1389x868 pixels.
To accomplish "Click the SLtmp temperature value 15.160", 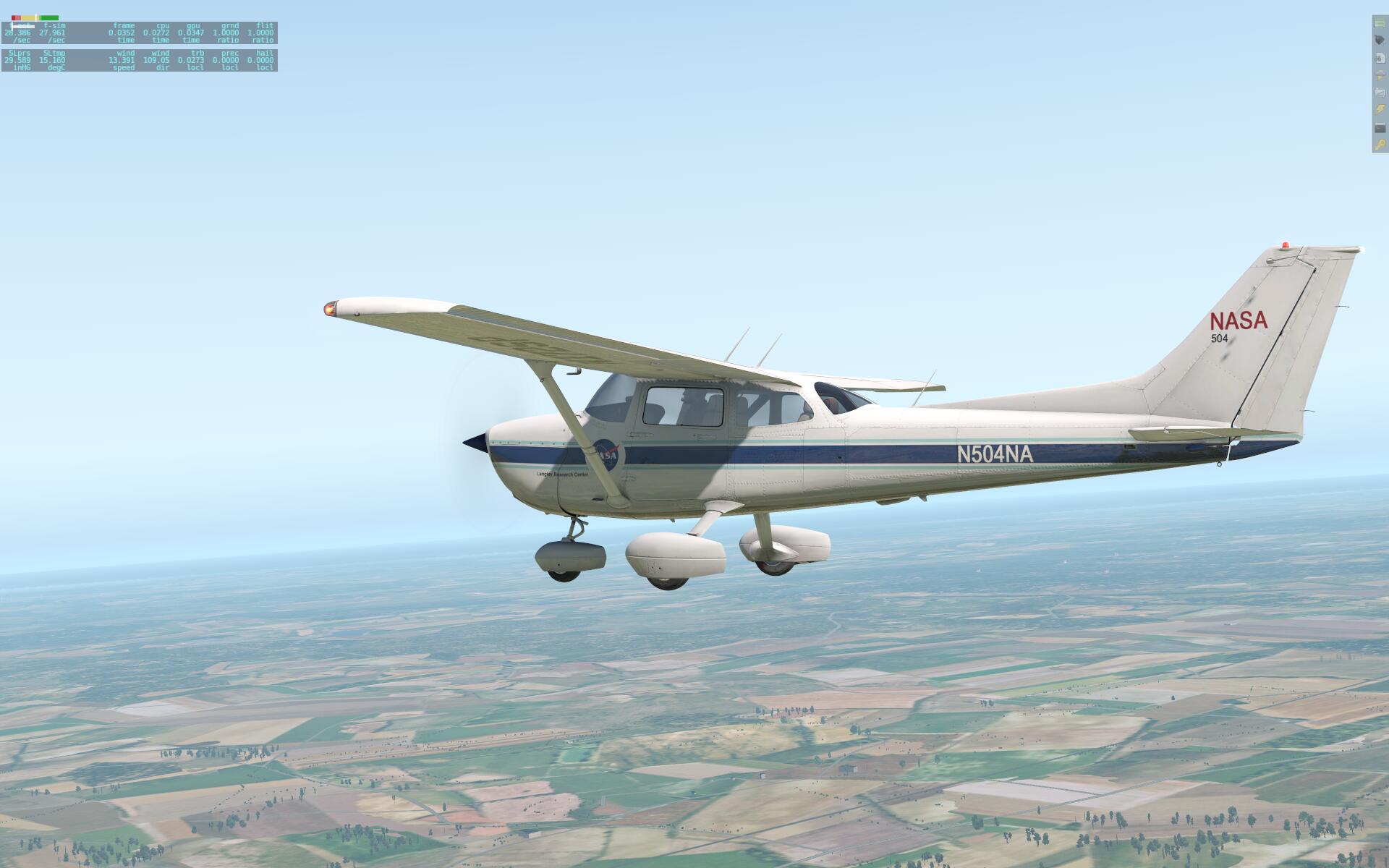I will coord(52,60).
